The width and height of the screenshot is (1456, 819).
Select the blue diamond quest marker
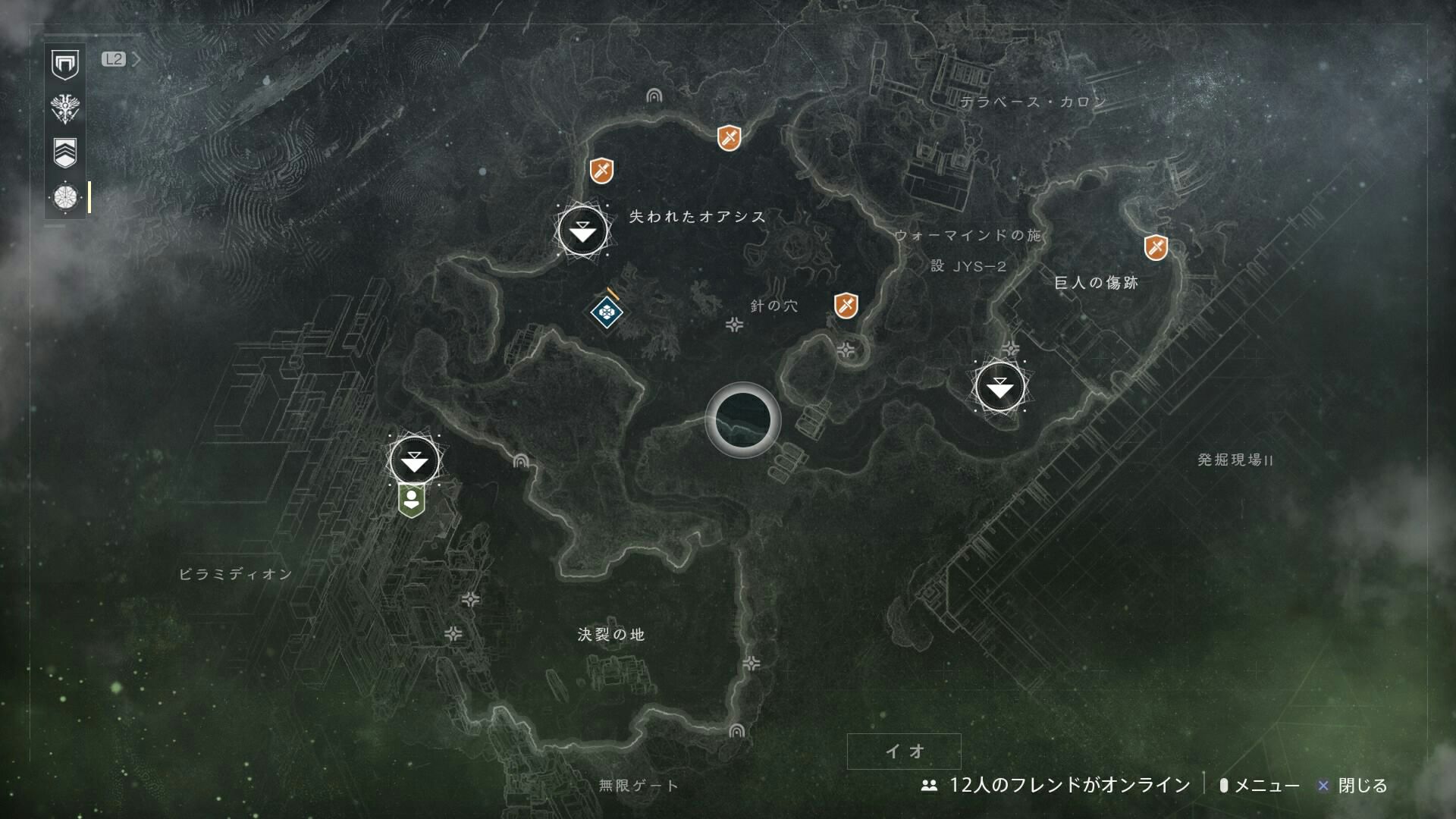click(x=606, y=310)
